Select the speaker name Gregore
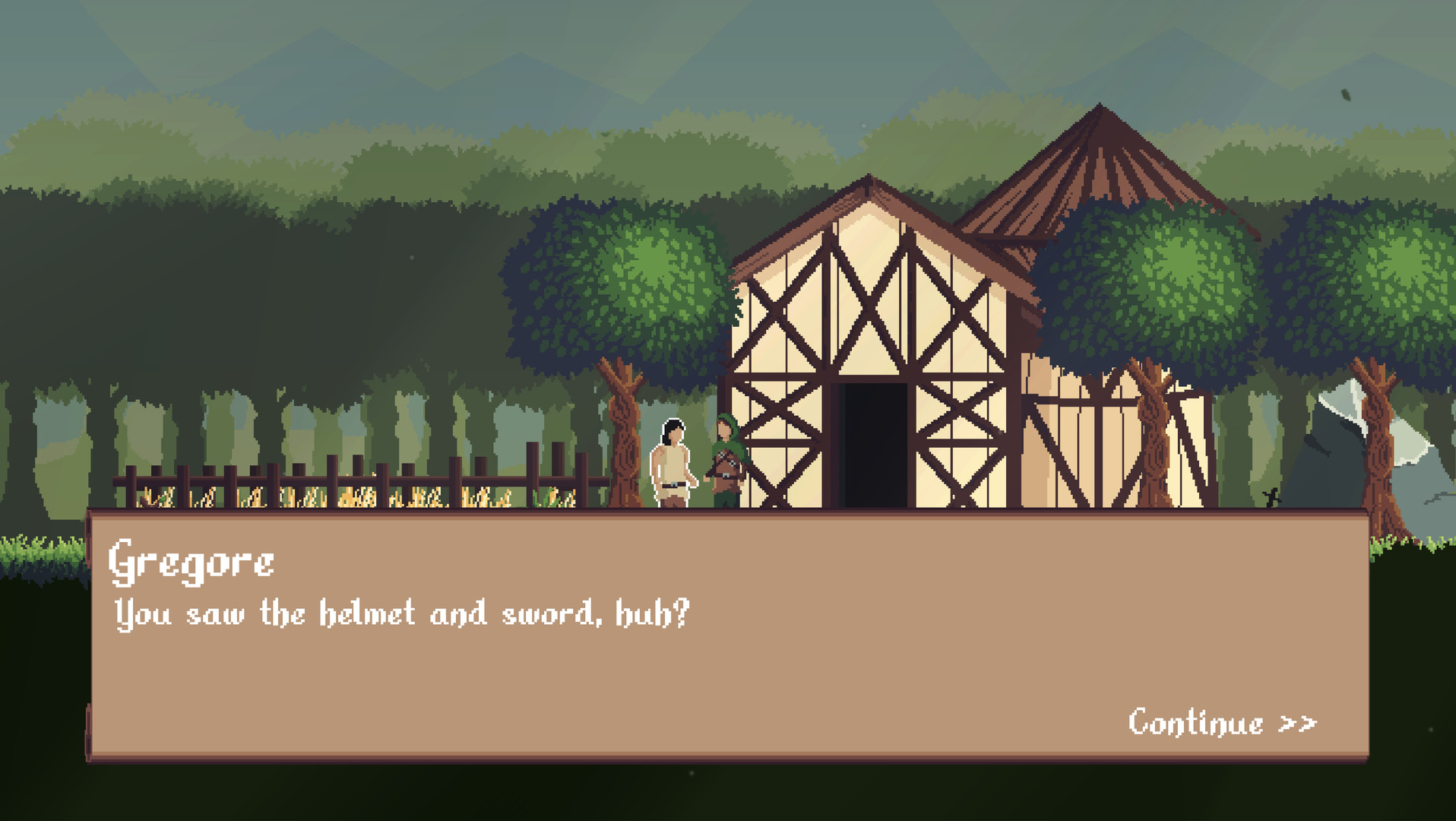This screenshot has height=821, width=1456. (194, 563)
